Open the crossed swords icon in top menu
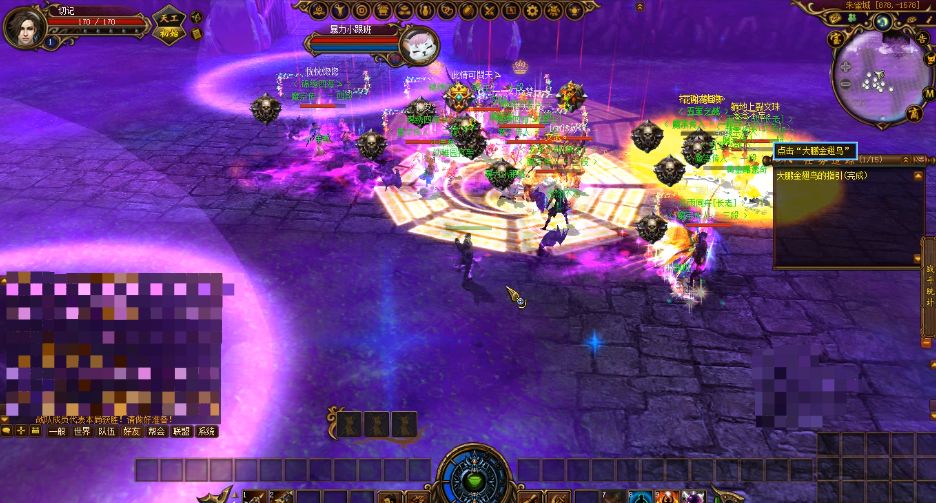 489,11
